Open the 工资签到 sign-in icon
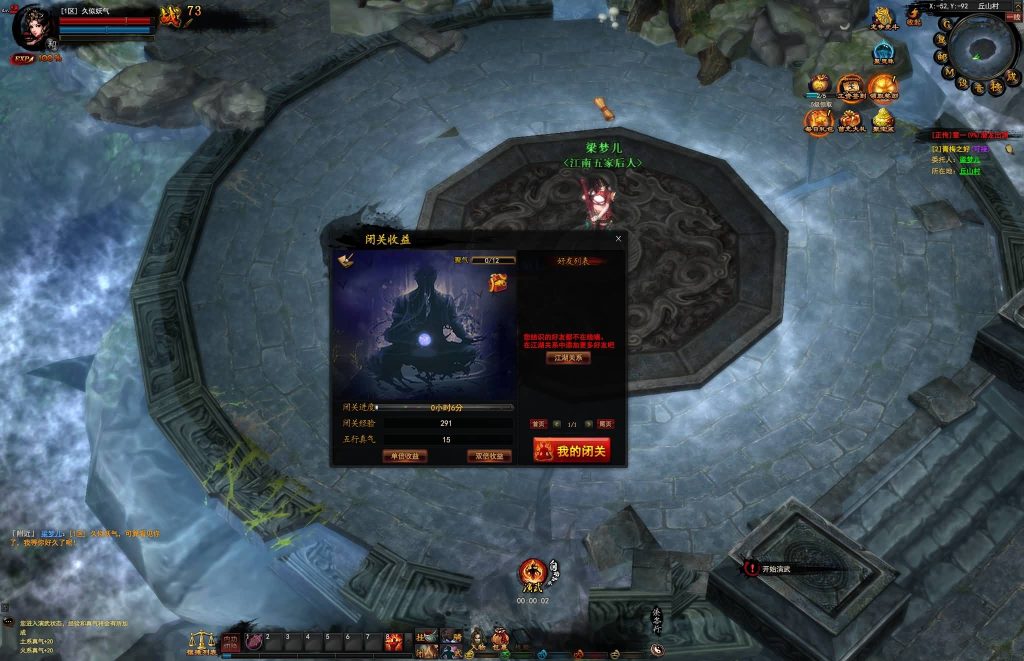 coord(851,89)
